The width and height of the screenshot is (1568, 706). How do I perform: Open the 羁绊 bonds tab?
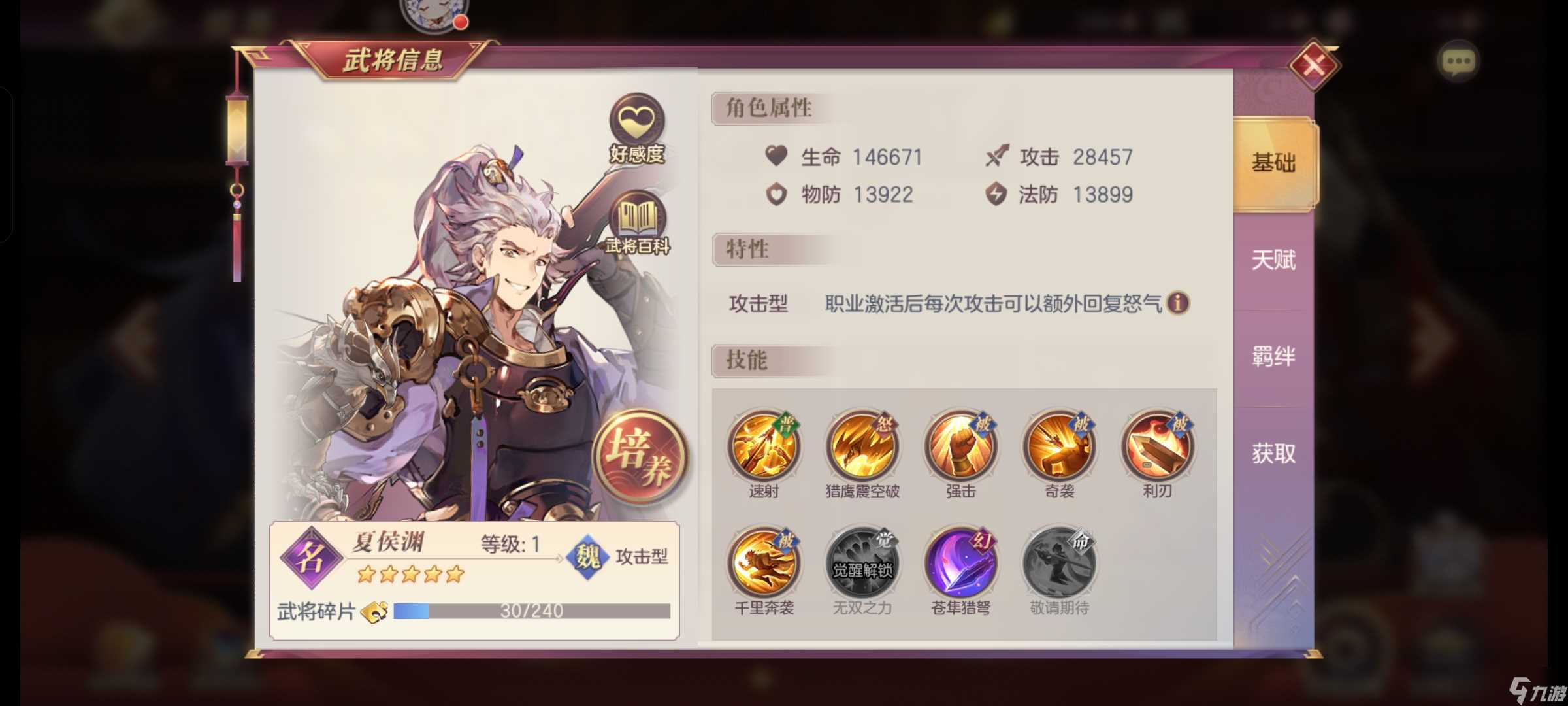pos(1272,356)
